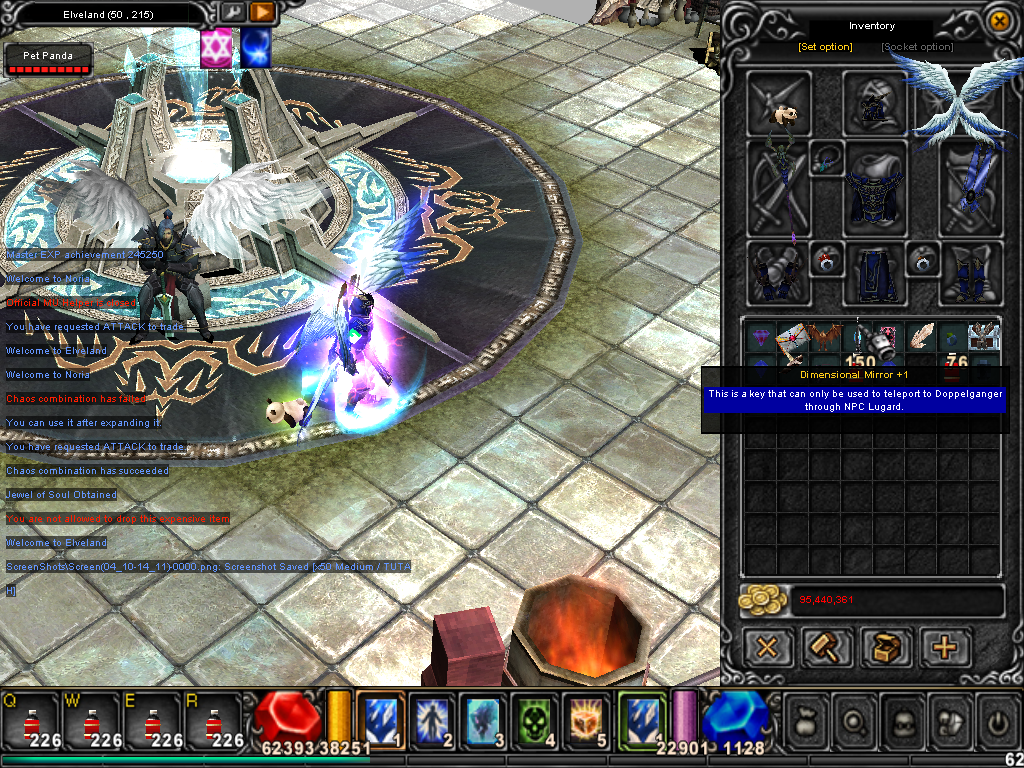Click the hammer repair button

click(x=826, y=647)
